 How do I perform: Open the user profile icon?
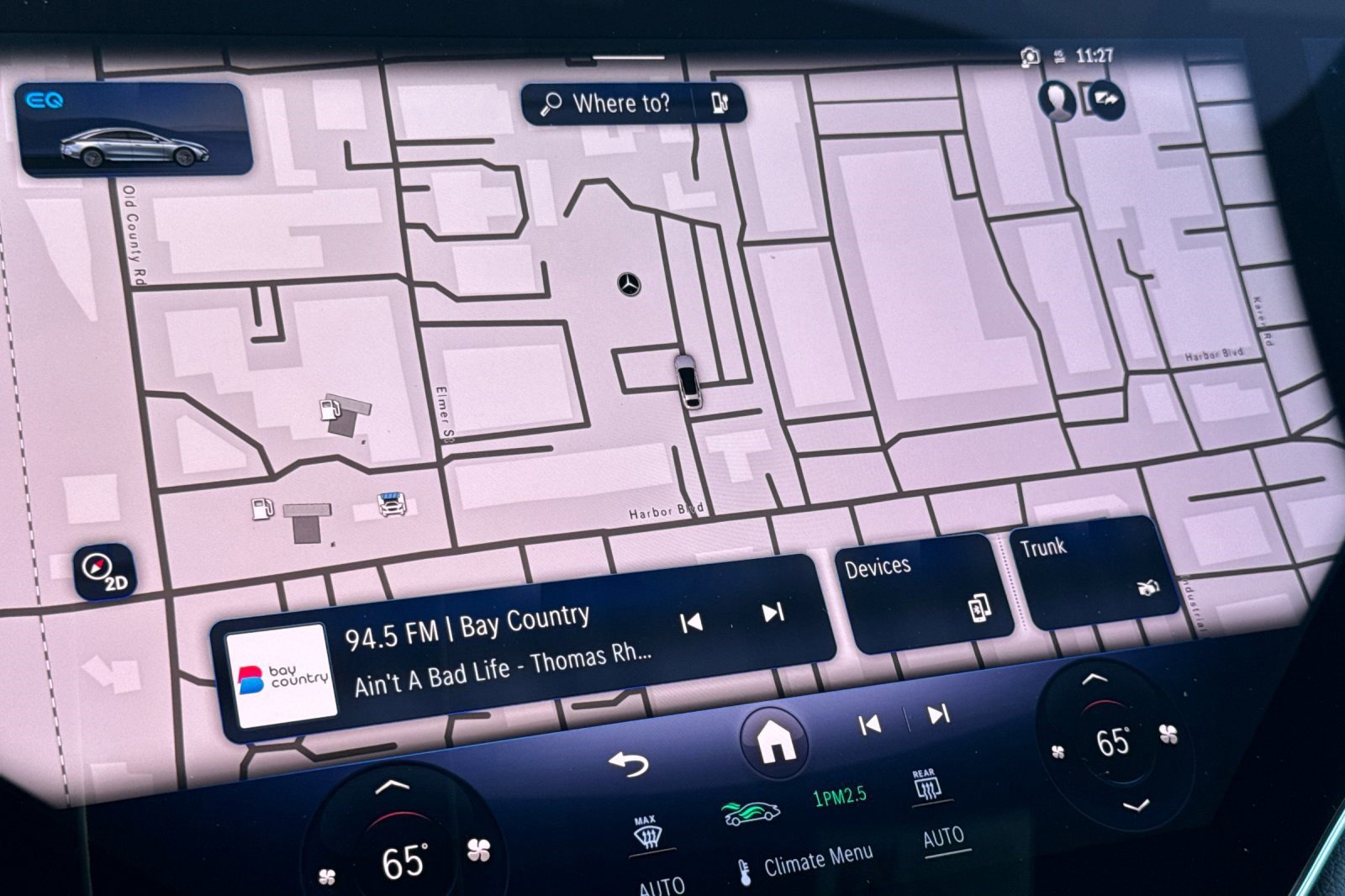coord(1057,100)
